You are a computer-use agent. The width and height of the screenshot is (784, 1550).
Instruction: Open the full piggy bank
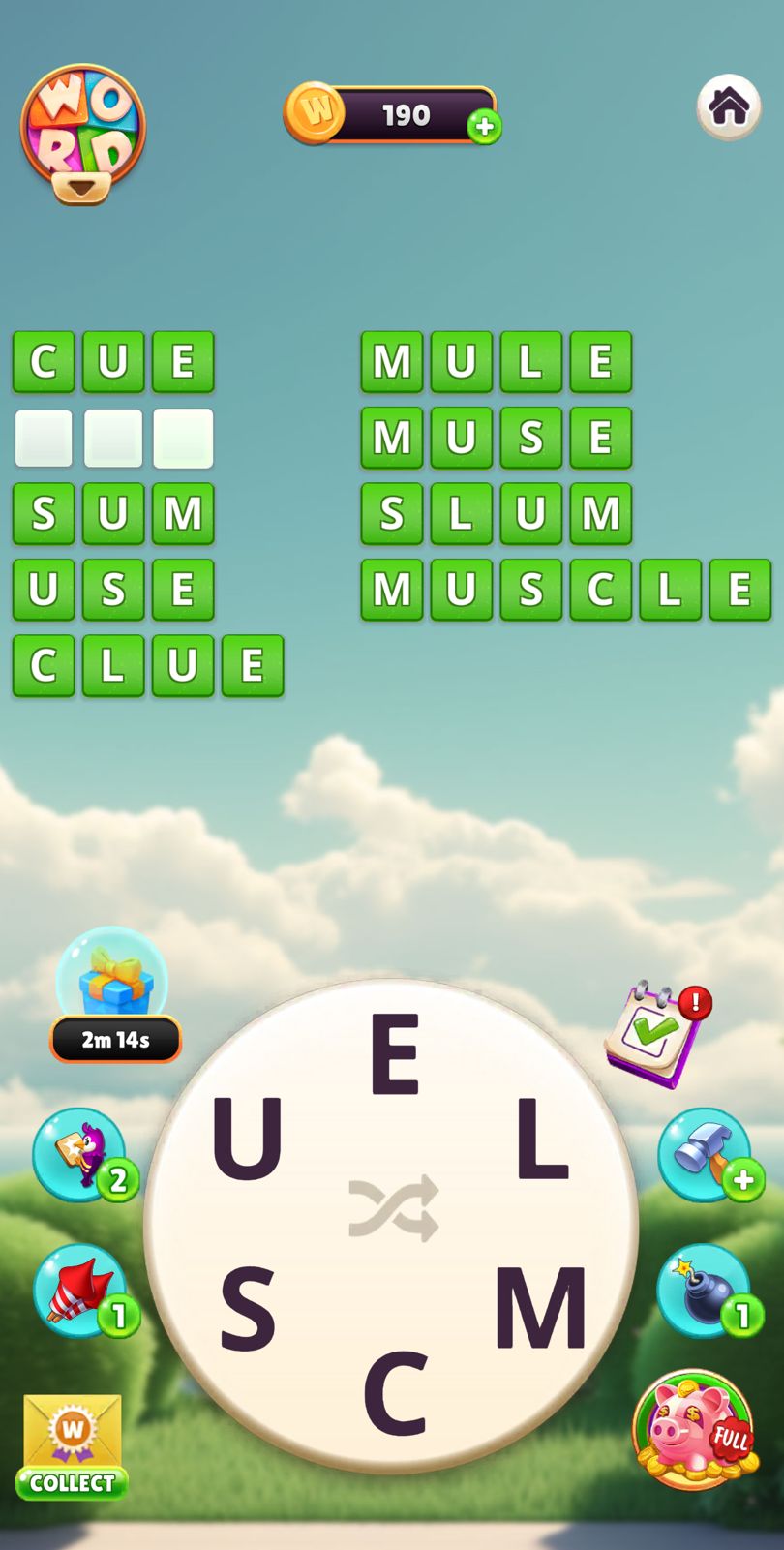coord(693,1428)
